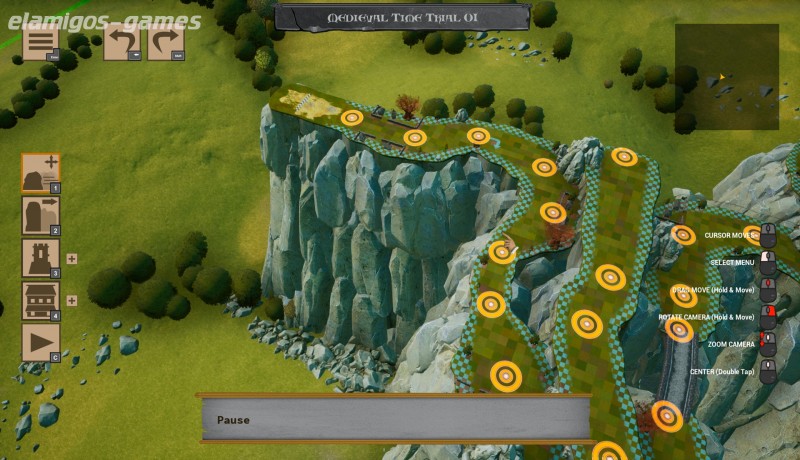Click the Pause bar
This screenshot has width=800, height=460.
[x=395, y=419]
